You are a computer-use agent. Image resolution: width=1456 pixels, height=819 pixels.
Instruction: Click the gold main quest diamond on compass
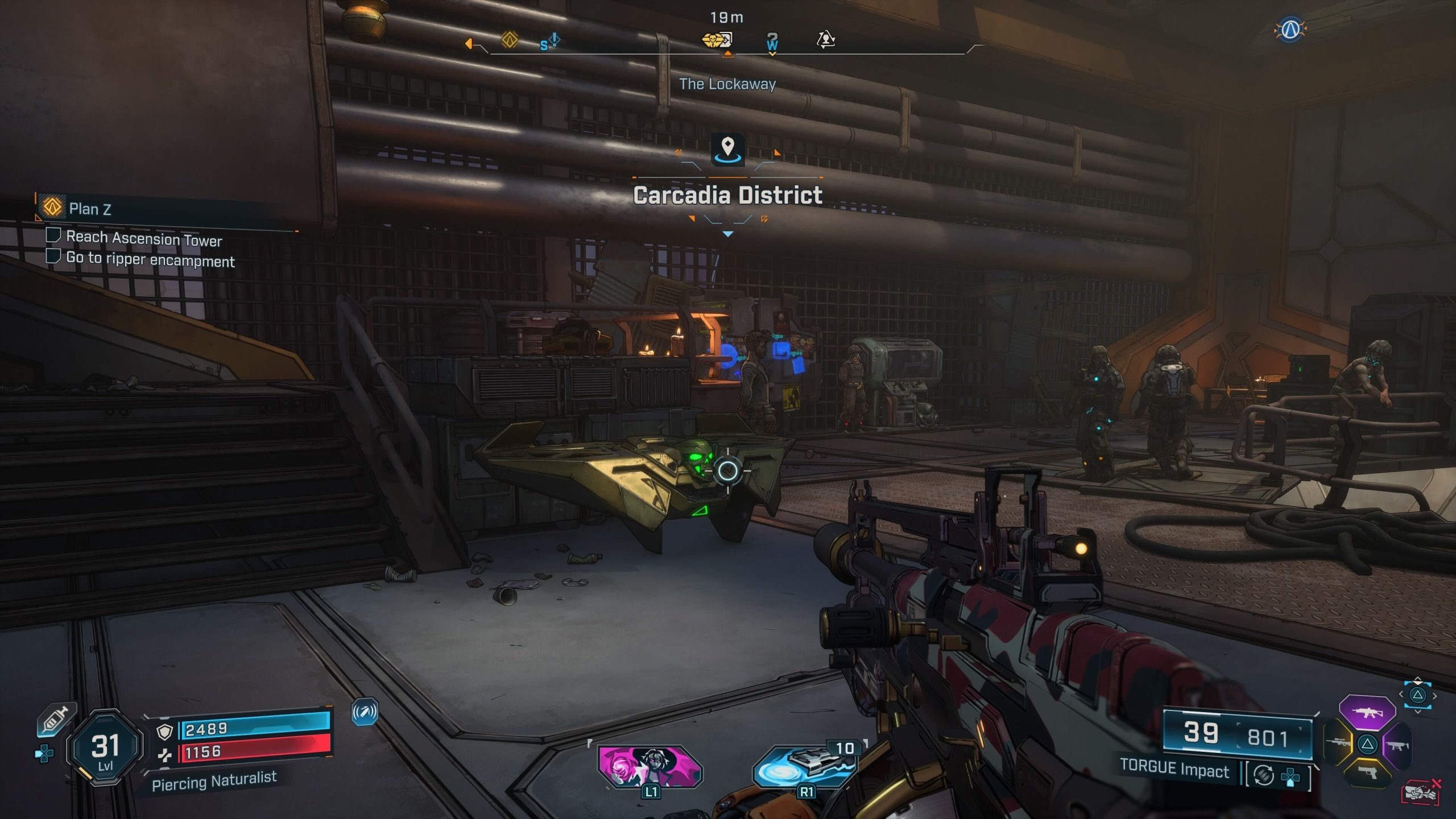click(x=510, y=40)
